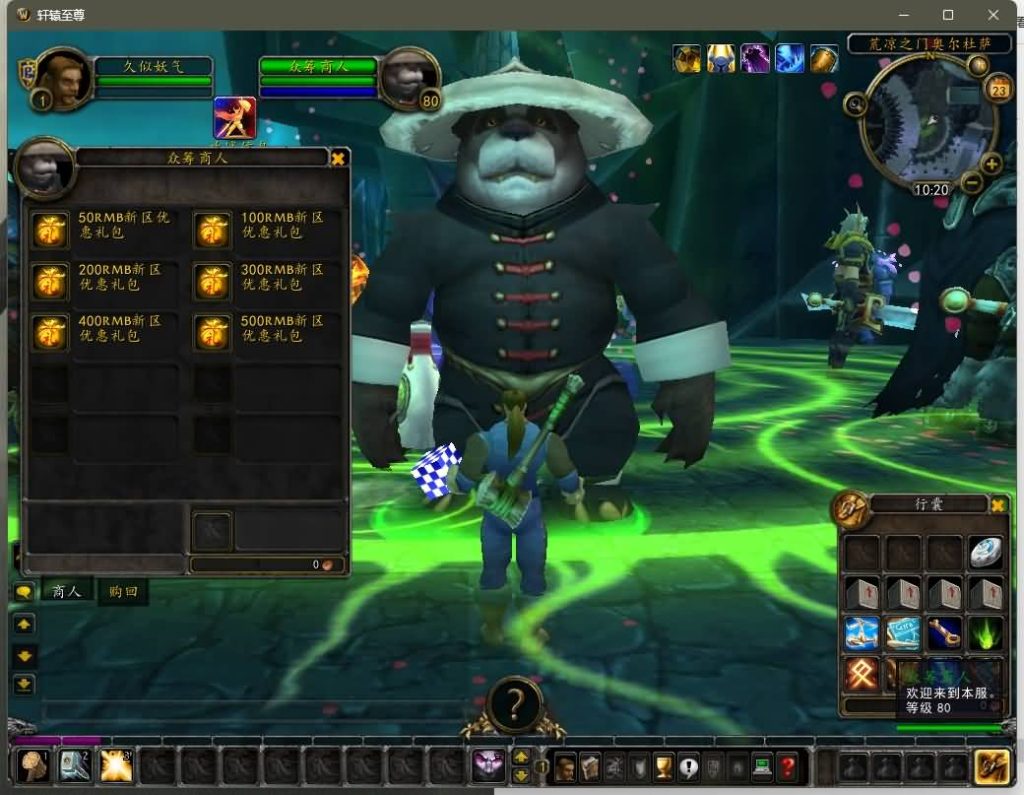Open the calendar showing 23

(x=997, y=90)
